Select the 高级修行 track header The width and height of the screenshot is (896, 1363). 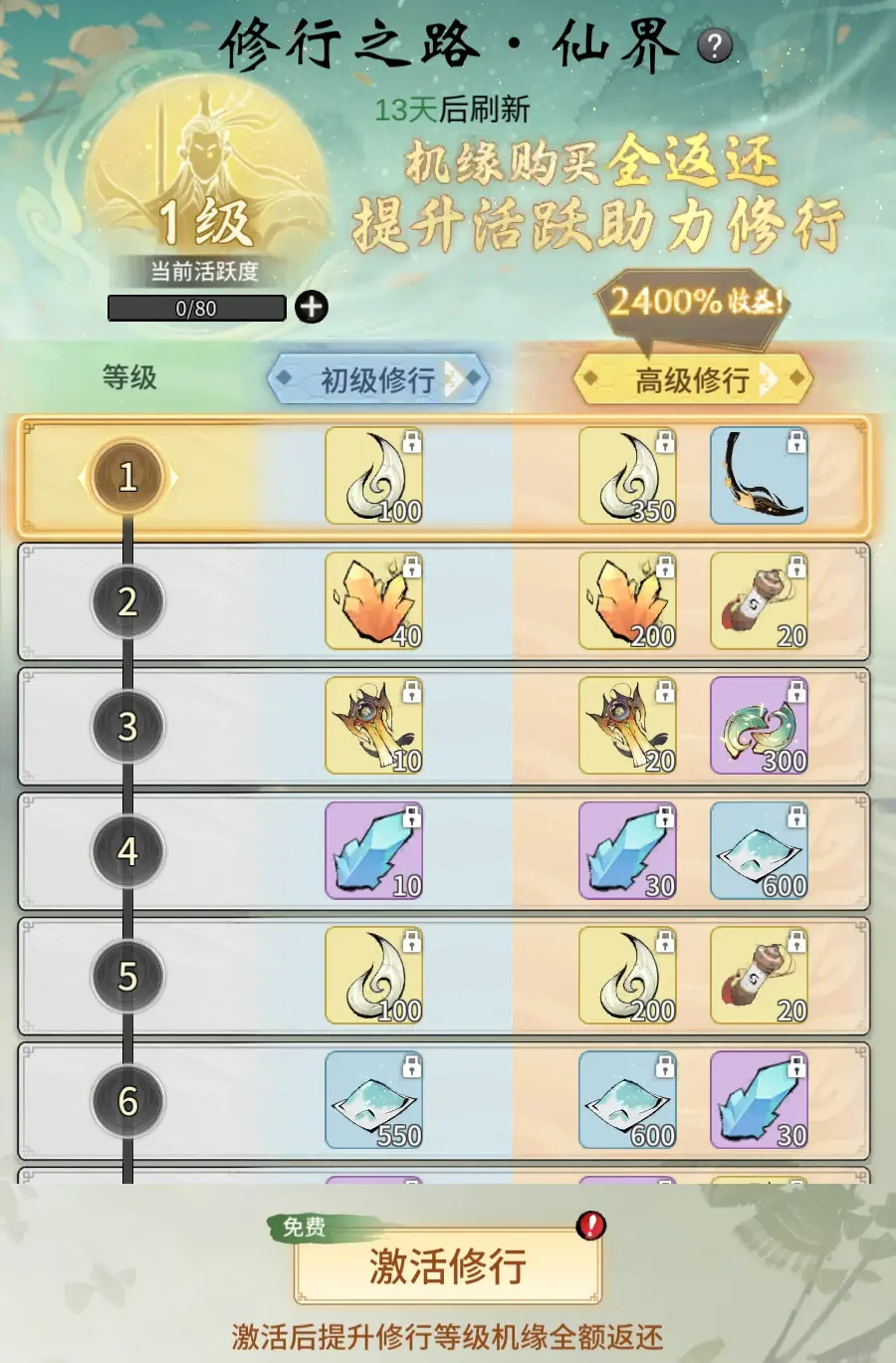(693, 379)
